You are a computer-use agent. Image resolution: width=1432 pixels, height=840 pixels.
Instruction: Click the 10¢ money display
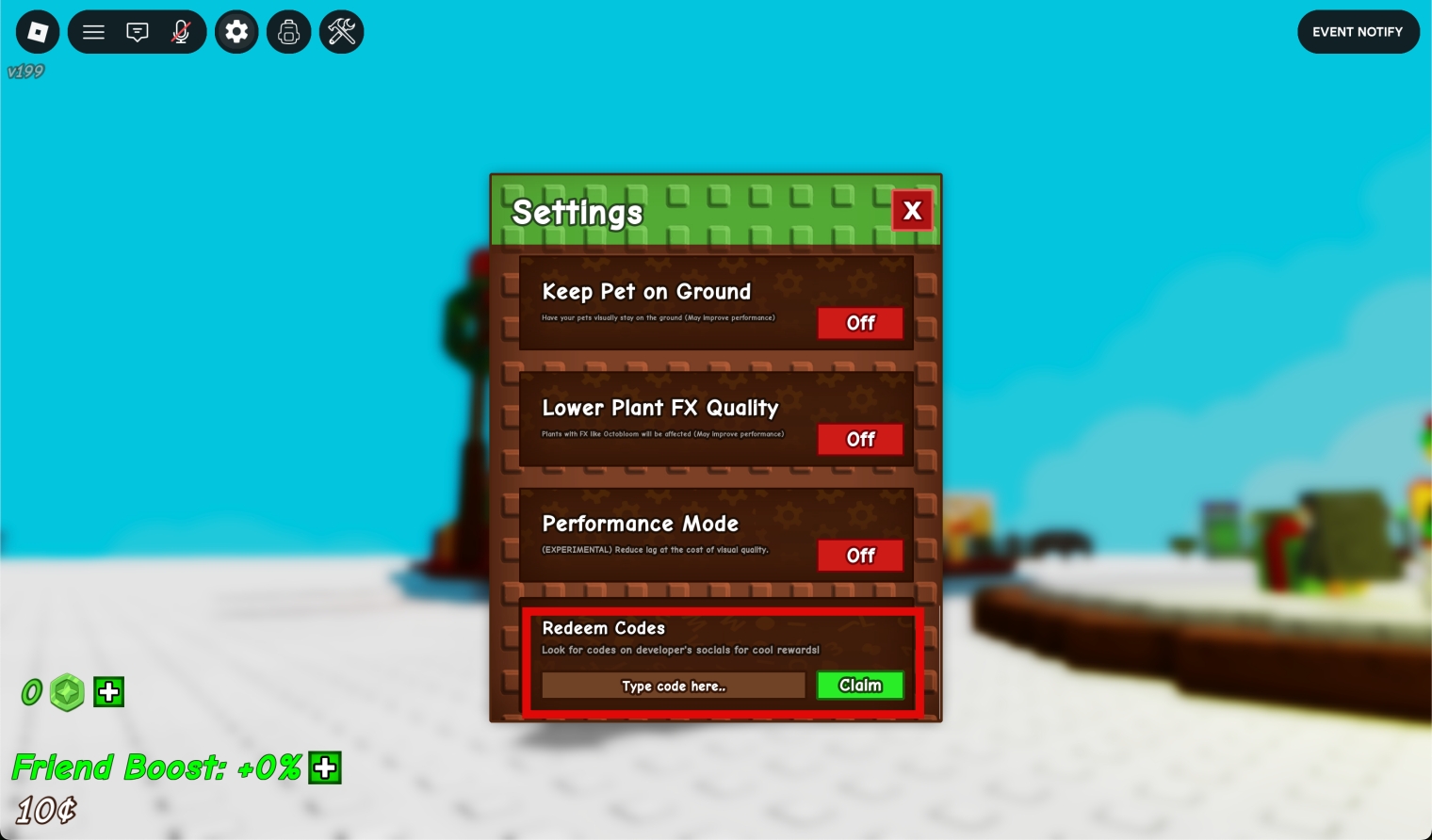(42, 809)
